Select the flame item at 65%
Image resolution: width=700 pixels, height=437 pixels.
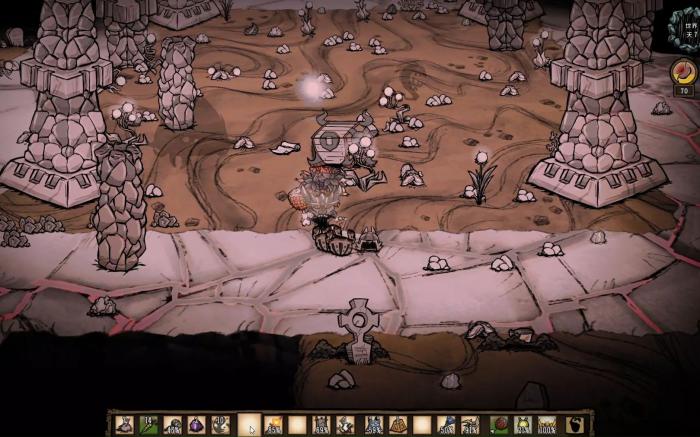pyautogui.click(x=273, y=424)
